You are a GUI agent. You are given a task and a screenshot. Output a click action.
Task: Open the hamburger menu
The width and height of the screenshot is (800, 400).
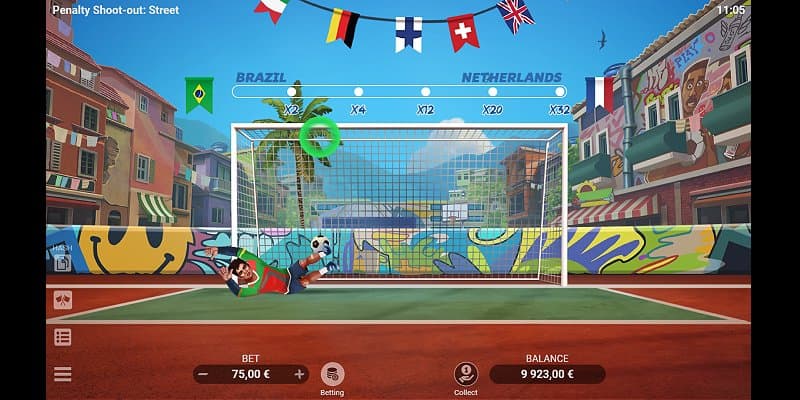(63, 374)
